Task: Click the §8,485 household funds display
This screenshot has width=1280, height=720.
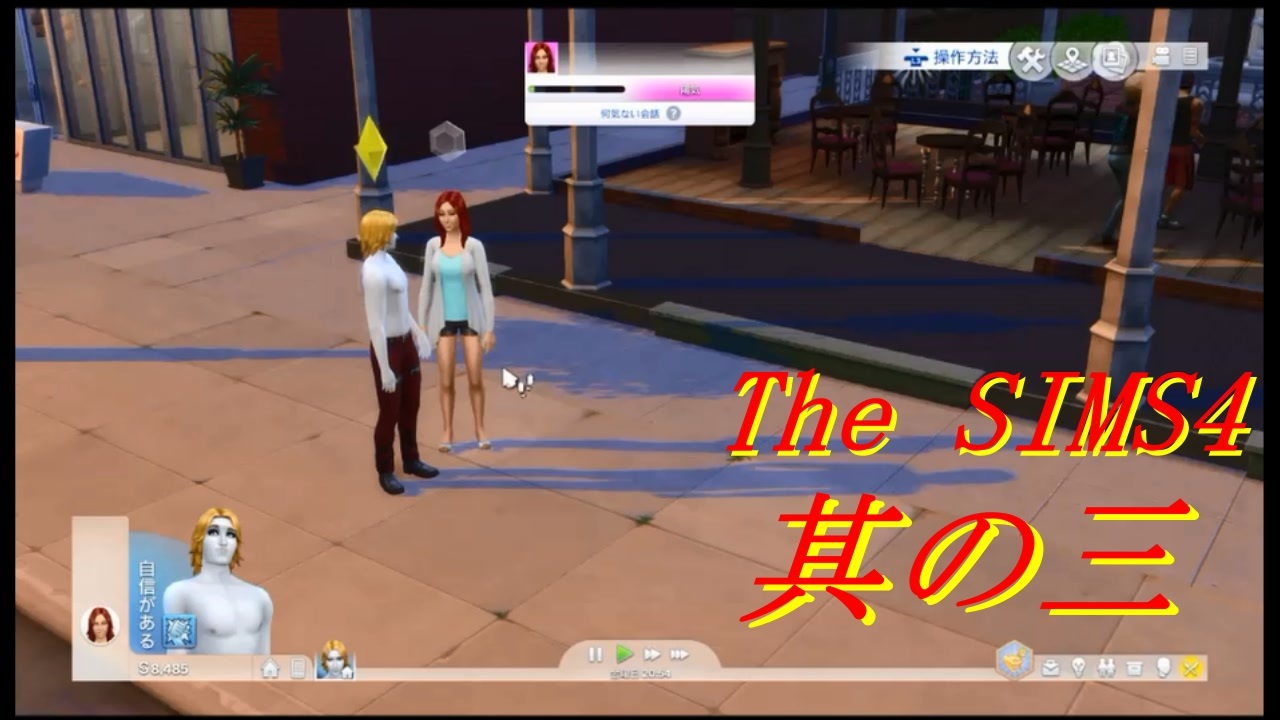Action: (163, 669)
